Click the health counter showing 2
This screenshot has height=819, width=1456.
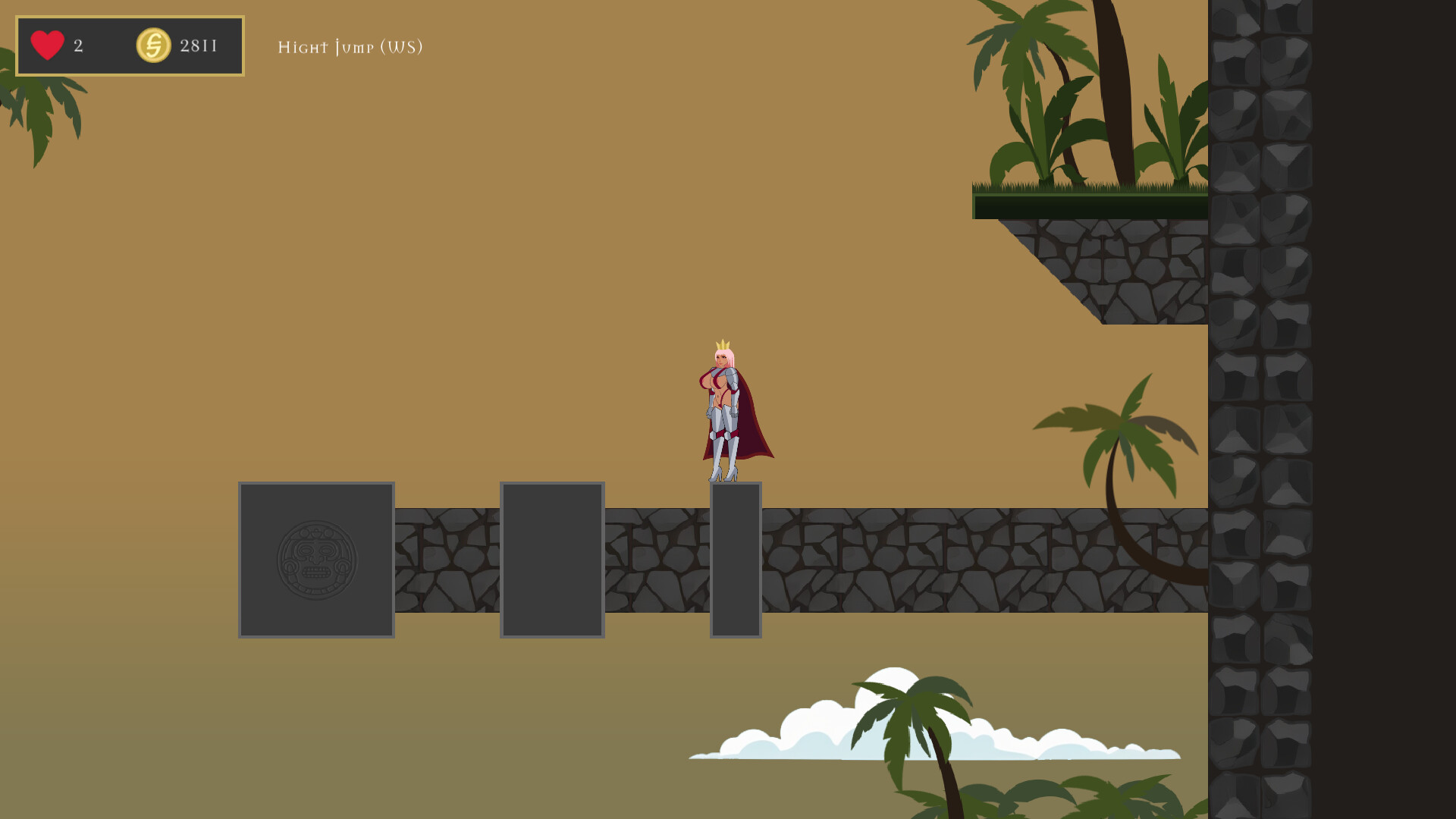tap(77, 45)
